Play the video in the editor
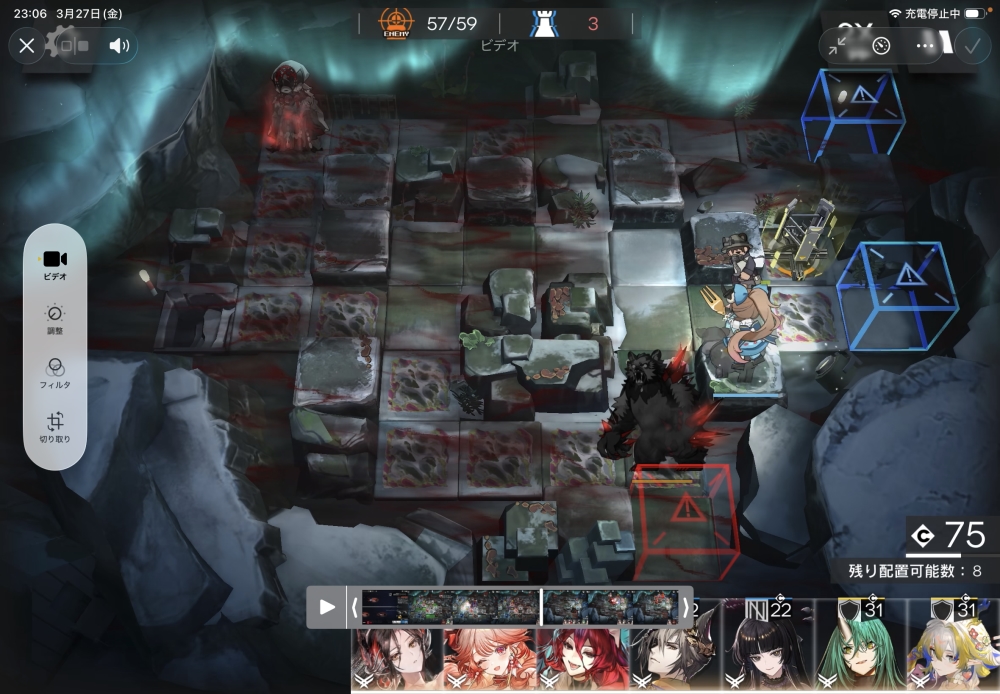 [327, 607]
